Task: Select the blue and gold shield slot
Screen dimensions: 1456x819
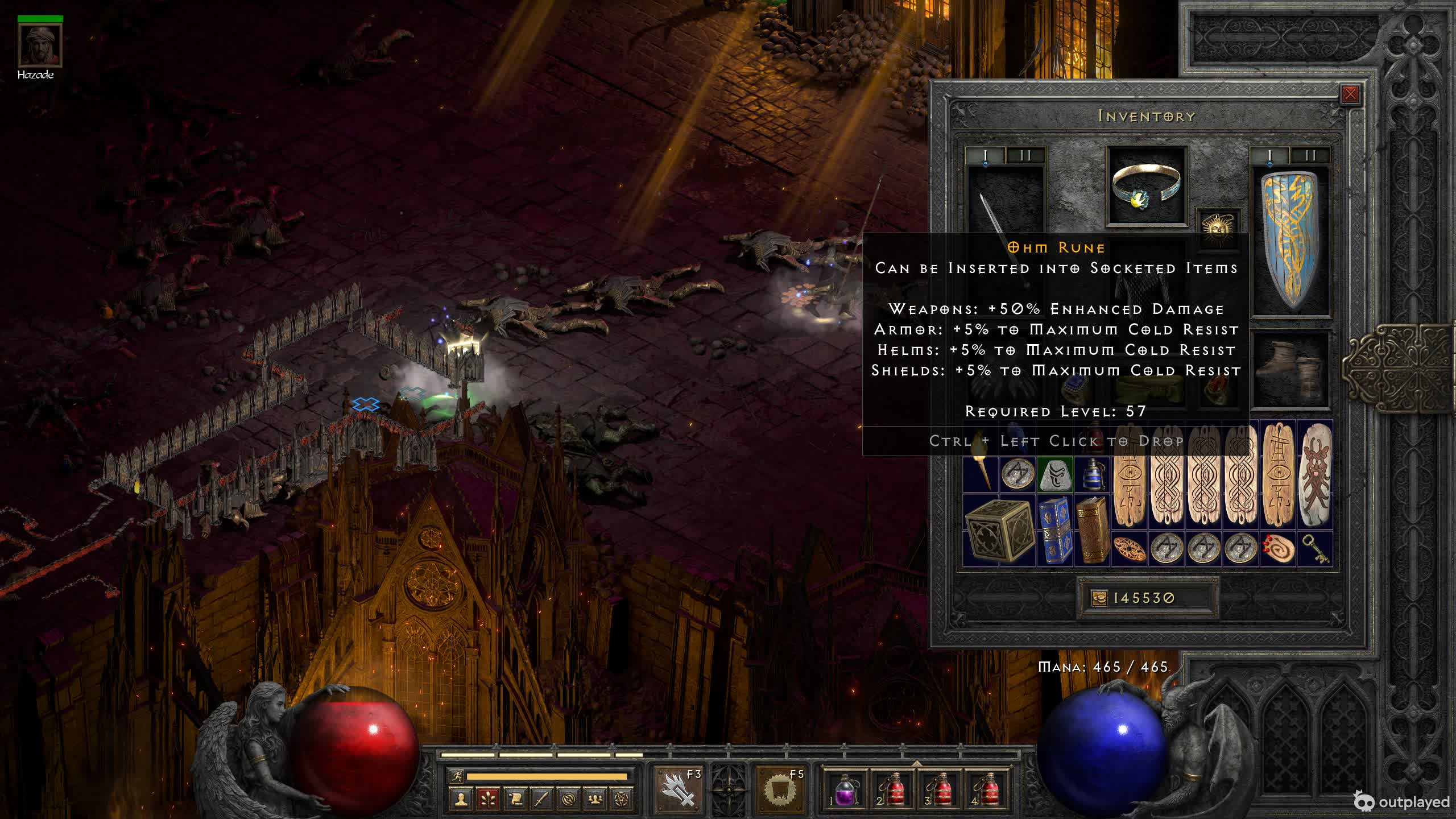Action: [1291, 239]
